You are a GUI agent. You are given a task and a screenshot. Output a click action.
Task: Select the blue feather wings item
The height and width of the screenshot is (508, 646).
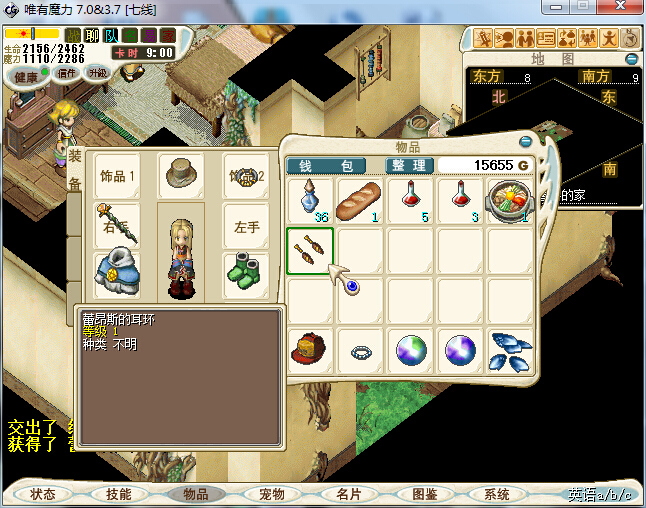tap(510, 351)
